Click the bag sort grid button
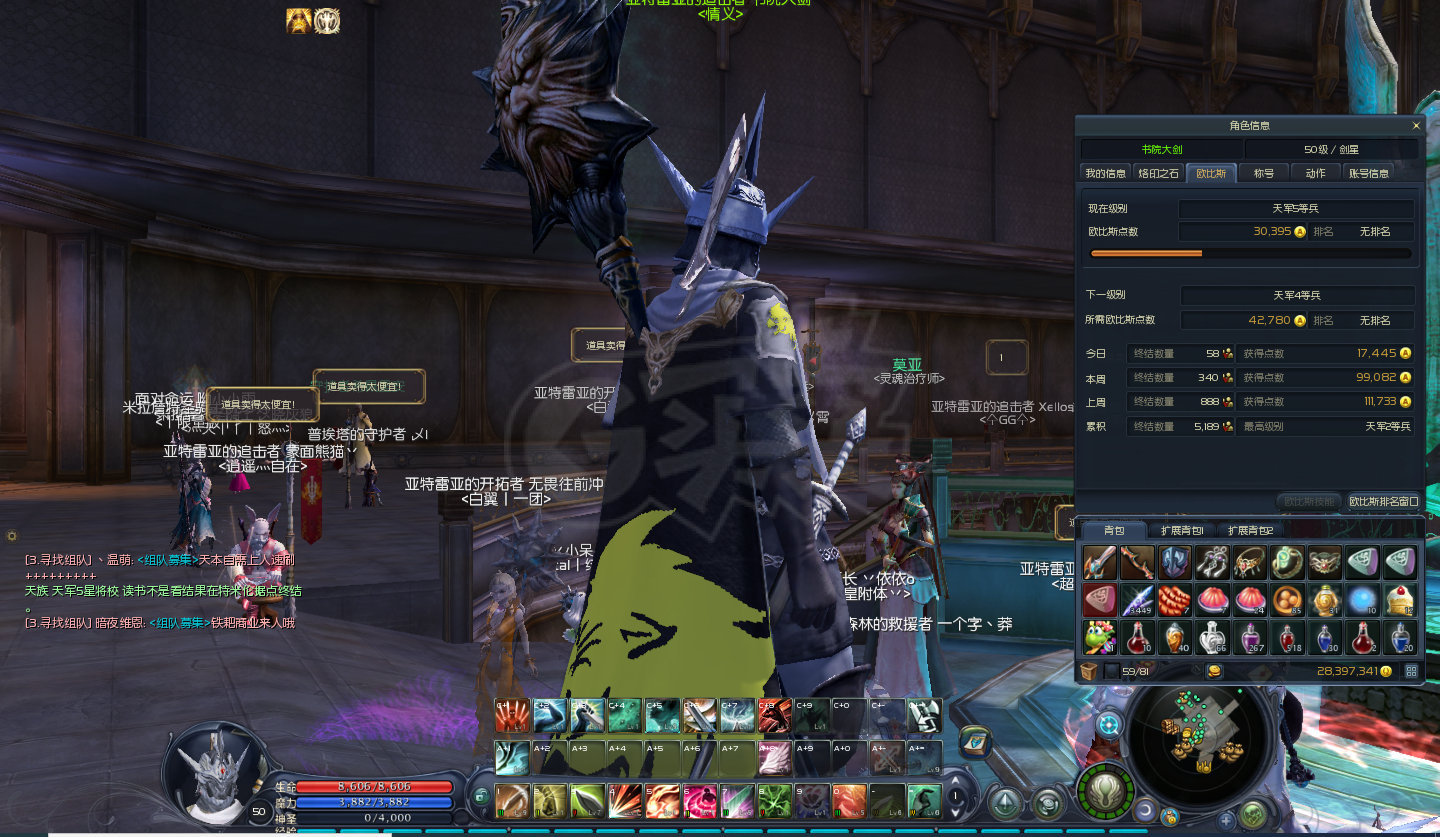 click(1411, 671)
